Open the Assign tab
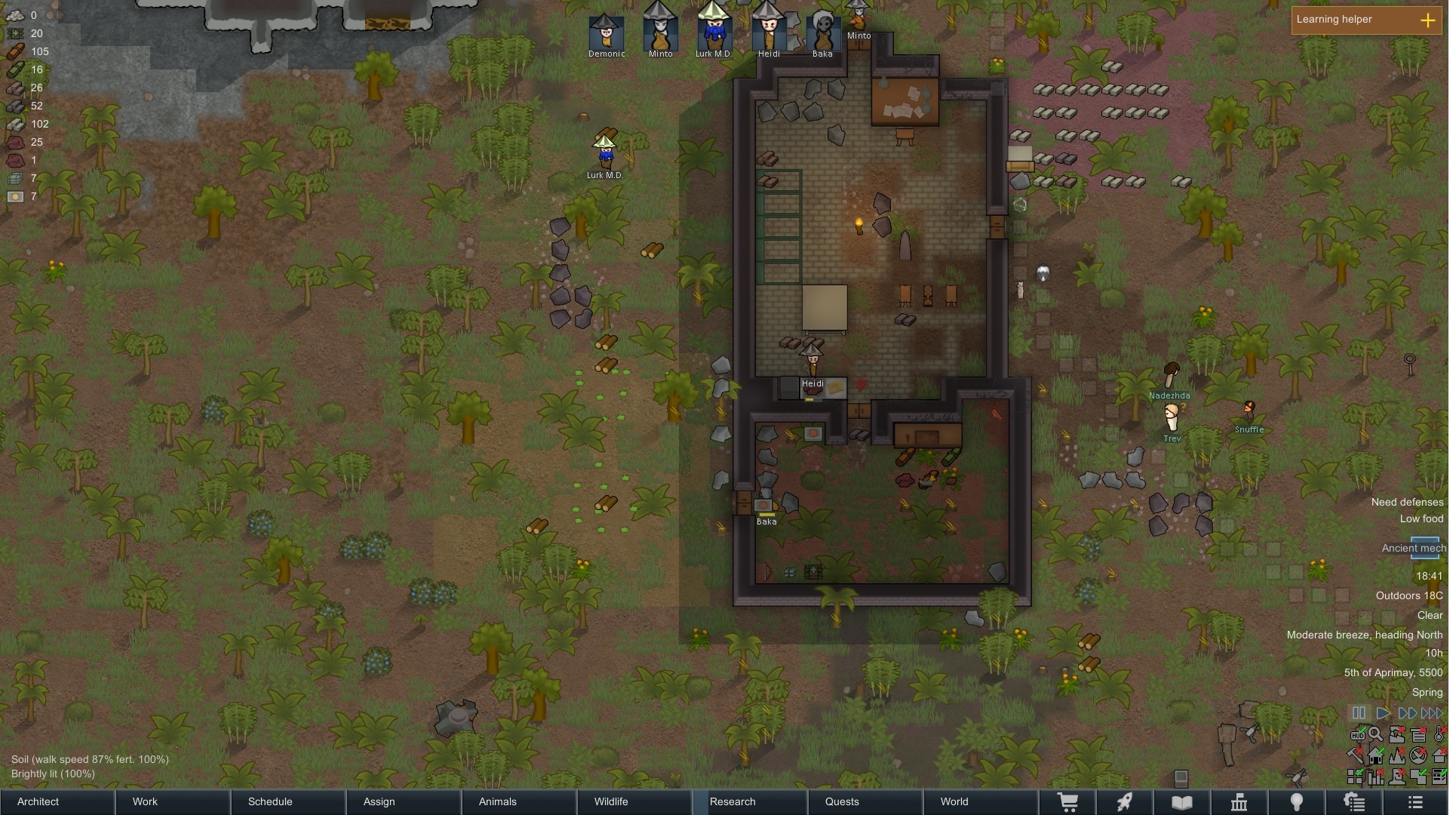This screenshot has width=1456, height=815. [404, 801]
